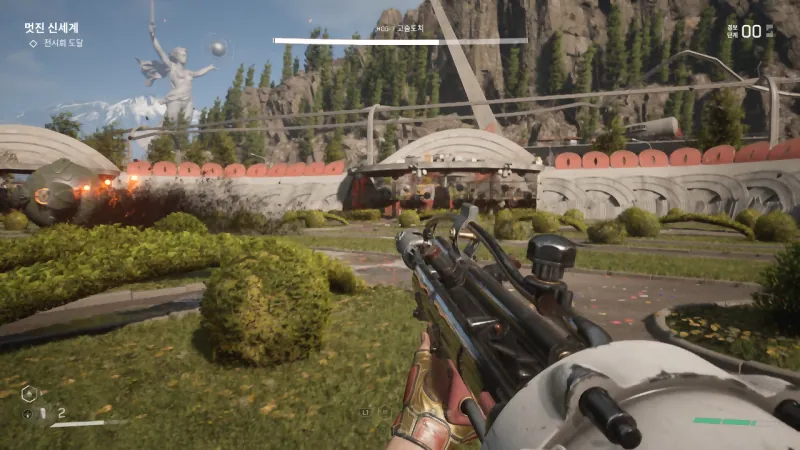This screenshot has width=800, height=450.
Task: Select the hexagon ability icon
Action: tap(29, 393)
